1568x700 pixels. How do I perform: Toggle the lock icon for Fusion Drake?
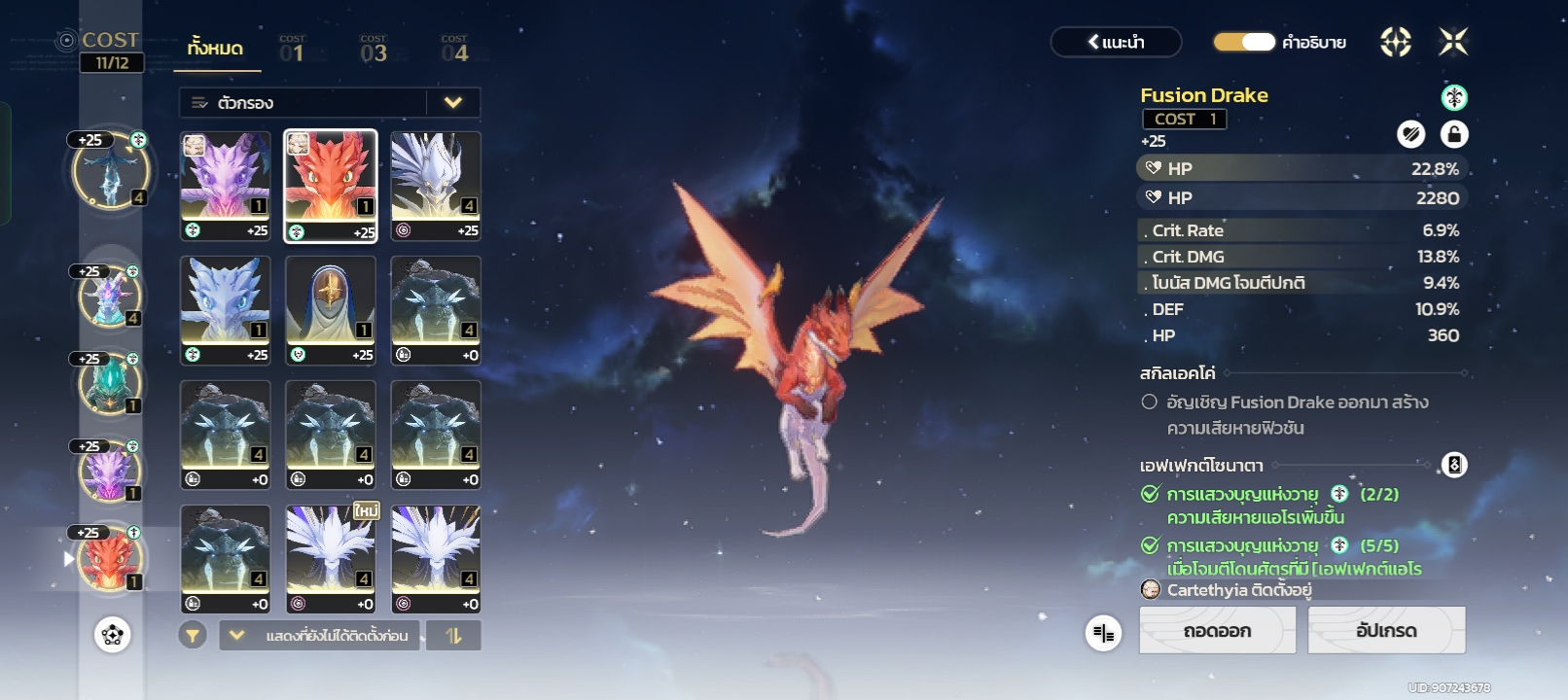coord(1453,134)
